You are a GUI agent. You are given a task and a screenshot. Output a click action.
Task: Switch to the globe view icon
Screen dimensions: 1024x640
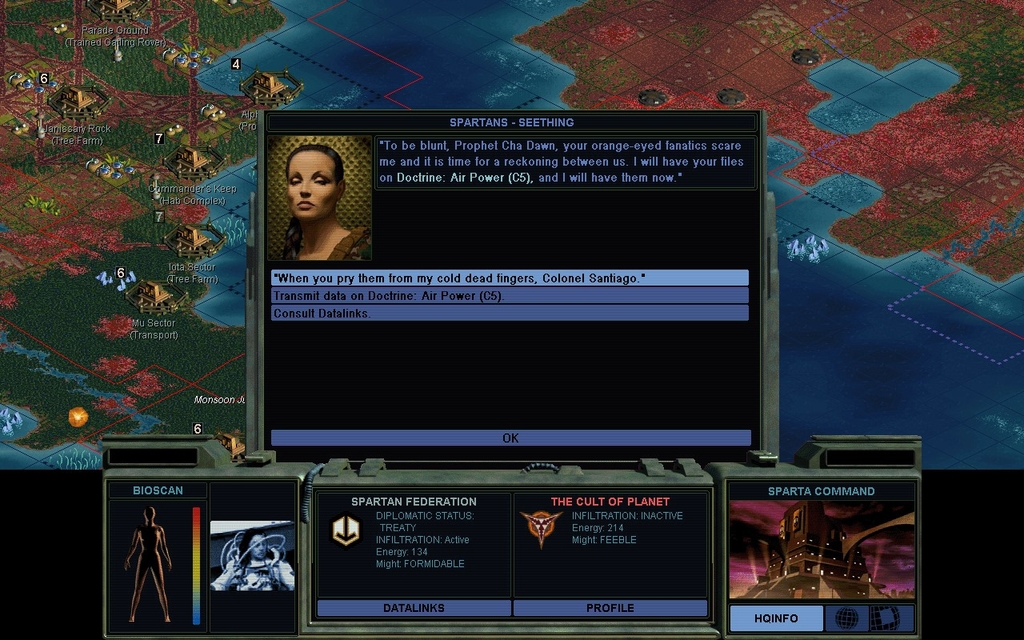tap(846, 618)
